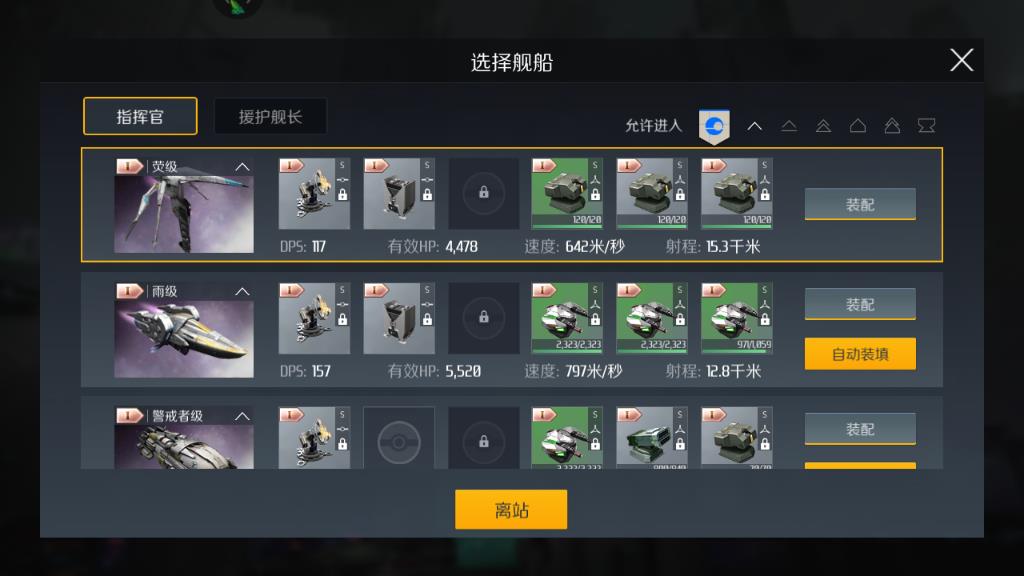Switch to the 援护舰长 tab
Screen dimensions: 1024x576
(270, 116)
